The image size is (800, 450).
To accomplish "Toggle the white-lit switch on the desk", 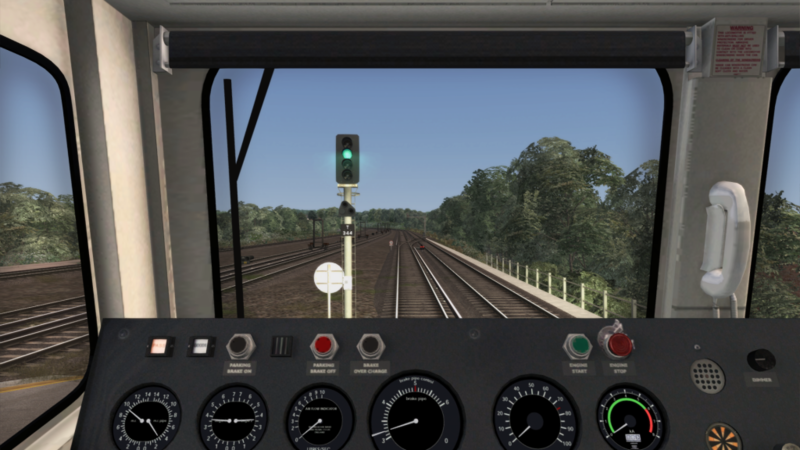I will [201, 346].
